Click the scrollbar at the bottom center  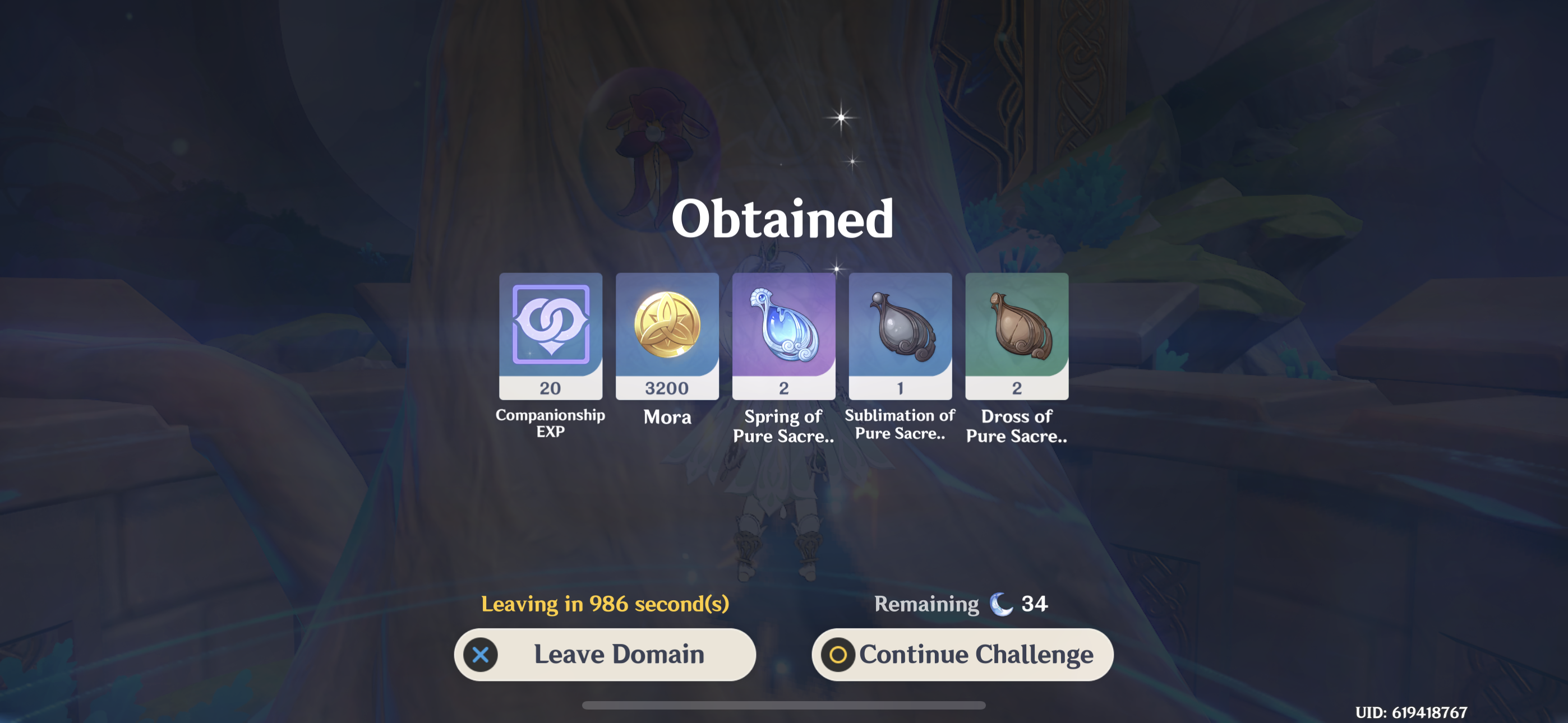point(784,705)
